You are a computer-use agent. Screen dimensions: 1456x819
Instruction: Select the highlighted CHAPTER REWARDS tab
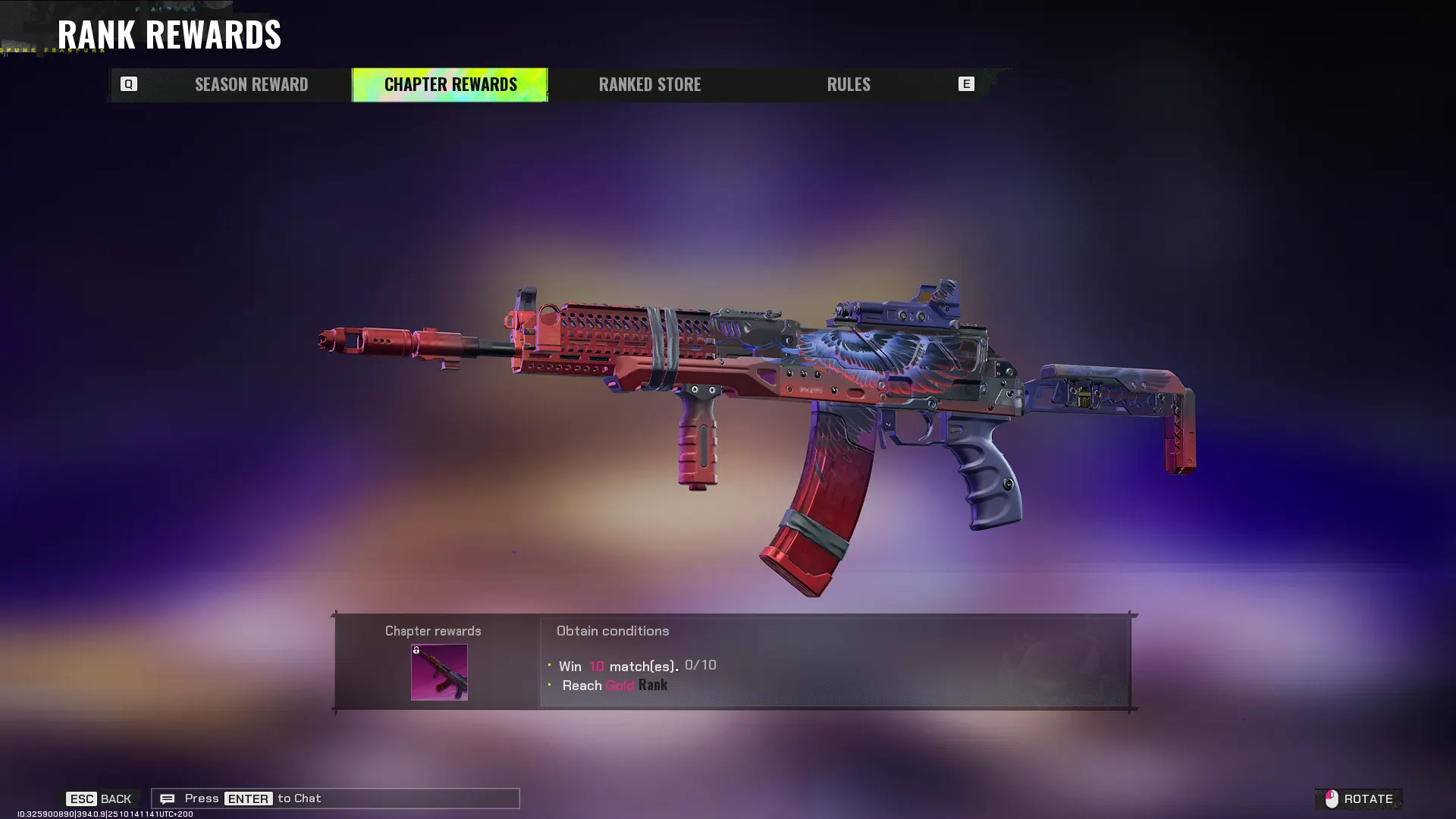[x=450, y=84]
